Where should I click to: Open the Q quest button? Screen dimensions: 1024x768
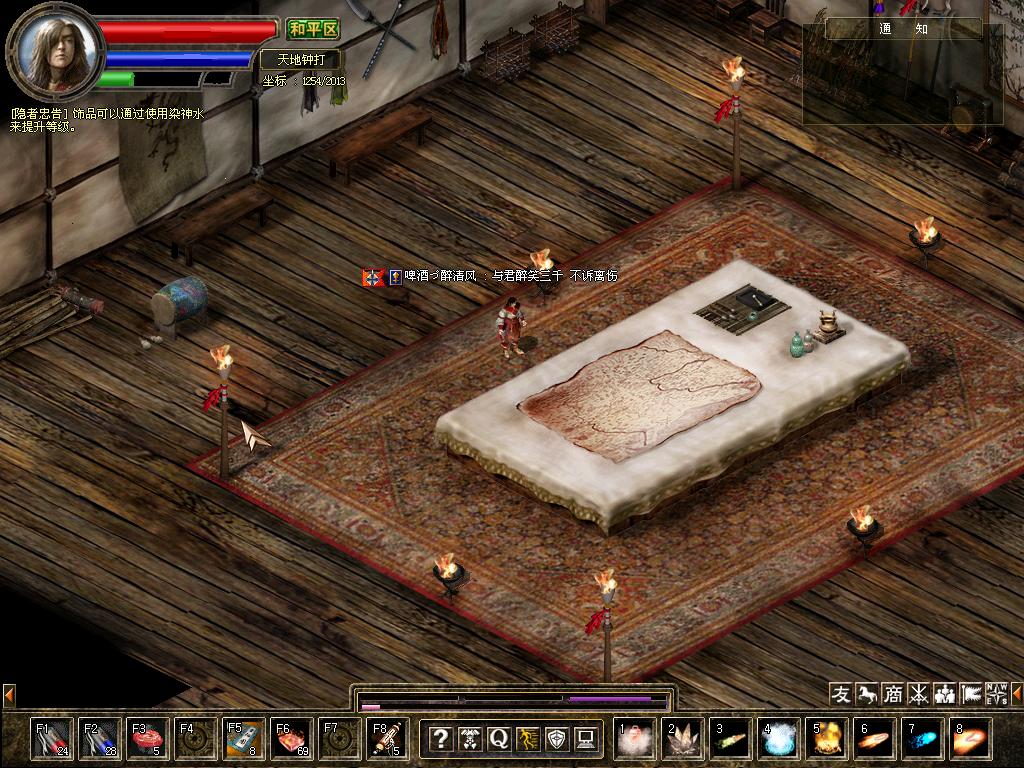pos(498,739)
